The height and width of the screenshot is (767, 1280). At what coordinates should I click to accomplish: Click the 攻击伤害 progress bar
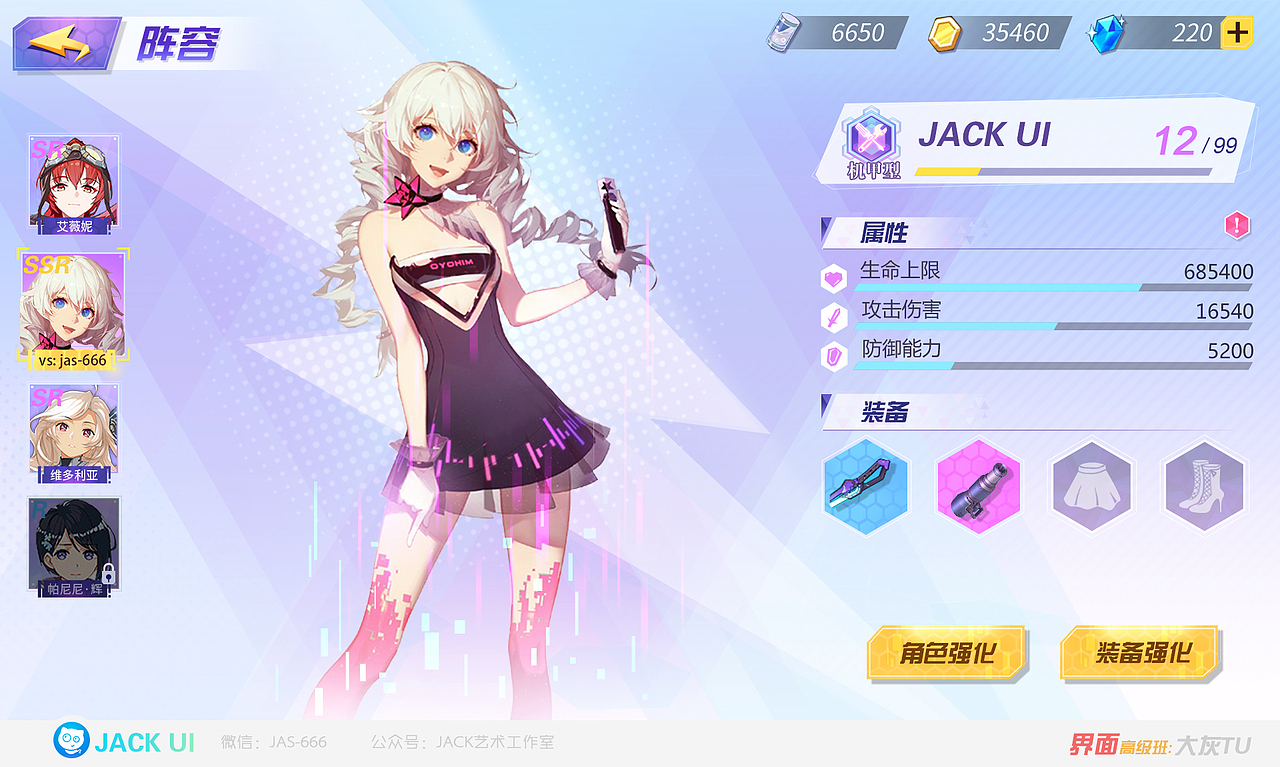click(1050, 327)
